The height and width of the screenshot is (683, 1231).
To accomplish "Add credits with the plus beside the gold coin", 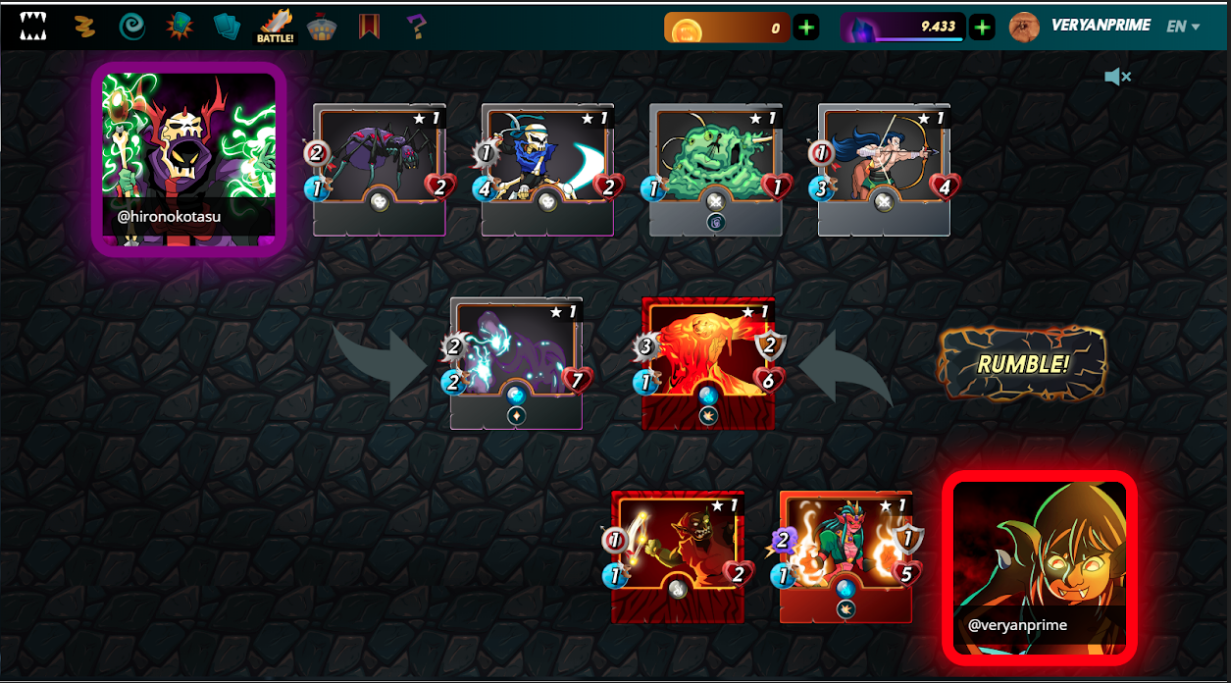I will coord(806,28).
